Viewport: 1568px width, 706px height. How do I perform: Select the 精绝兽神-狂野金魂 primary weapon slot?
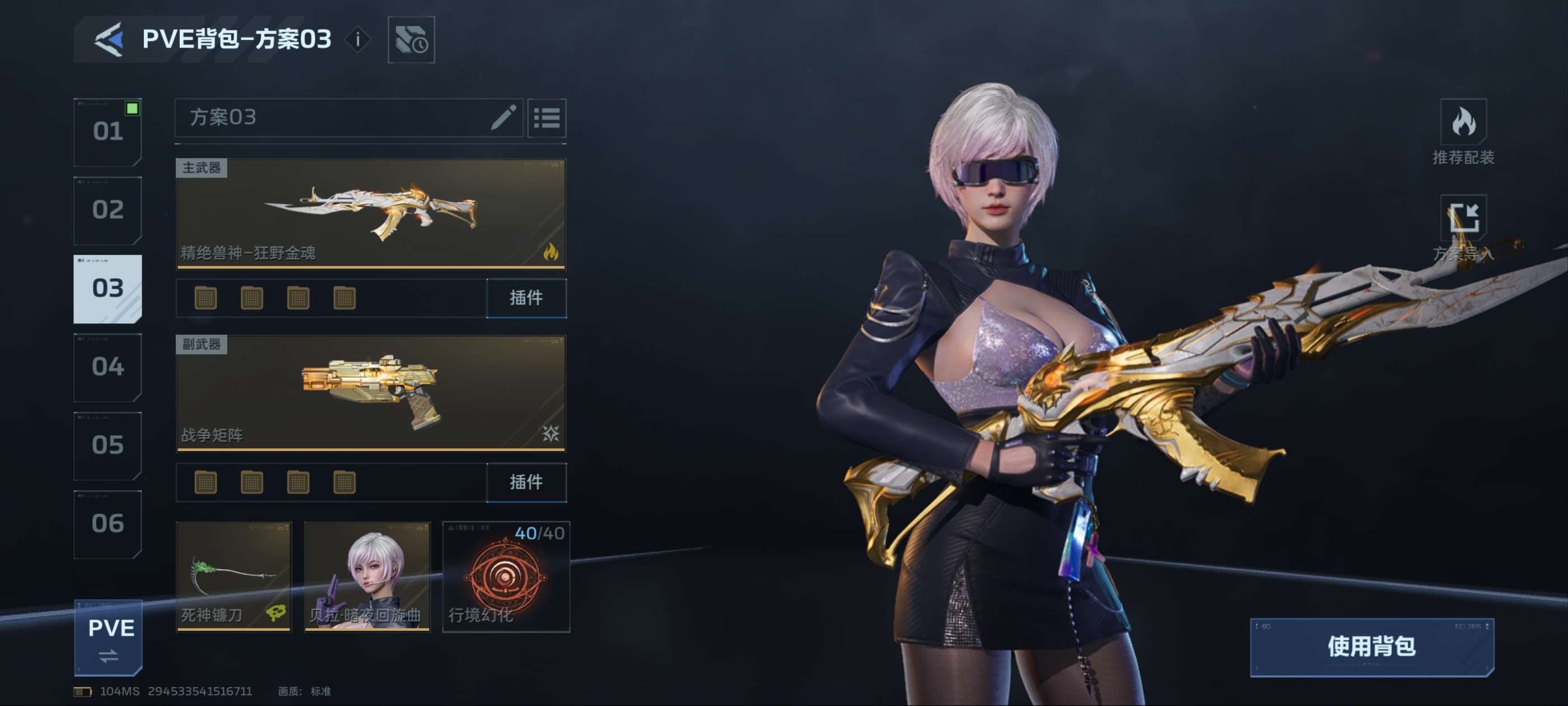[x=371, y=213]
